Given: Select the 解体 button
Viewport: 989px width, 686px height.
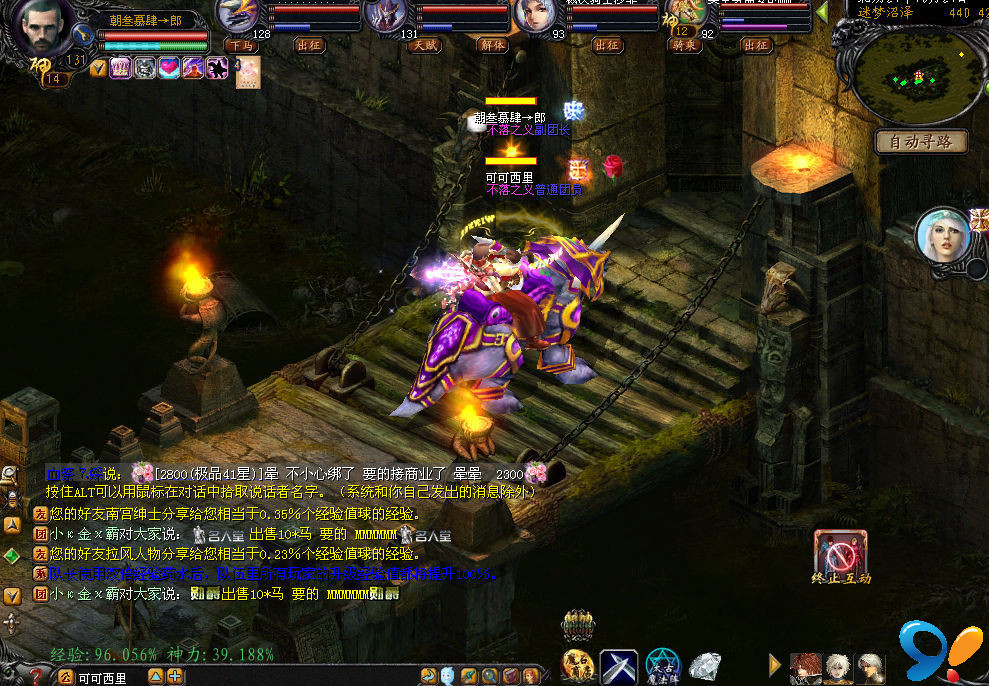Looking at the screenshot, I should [x=492, y=45].
